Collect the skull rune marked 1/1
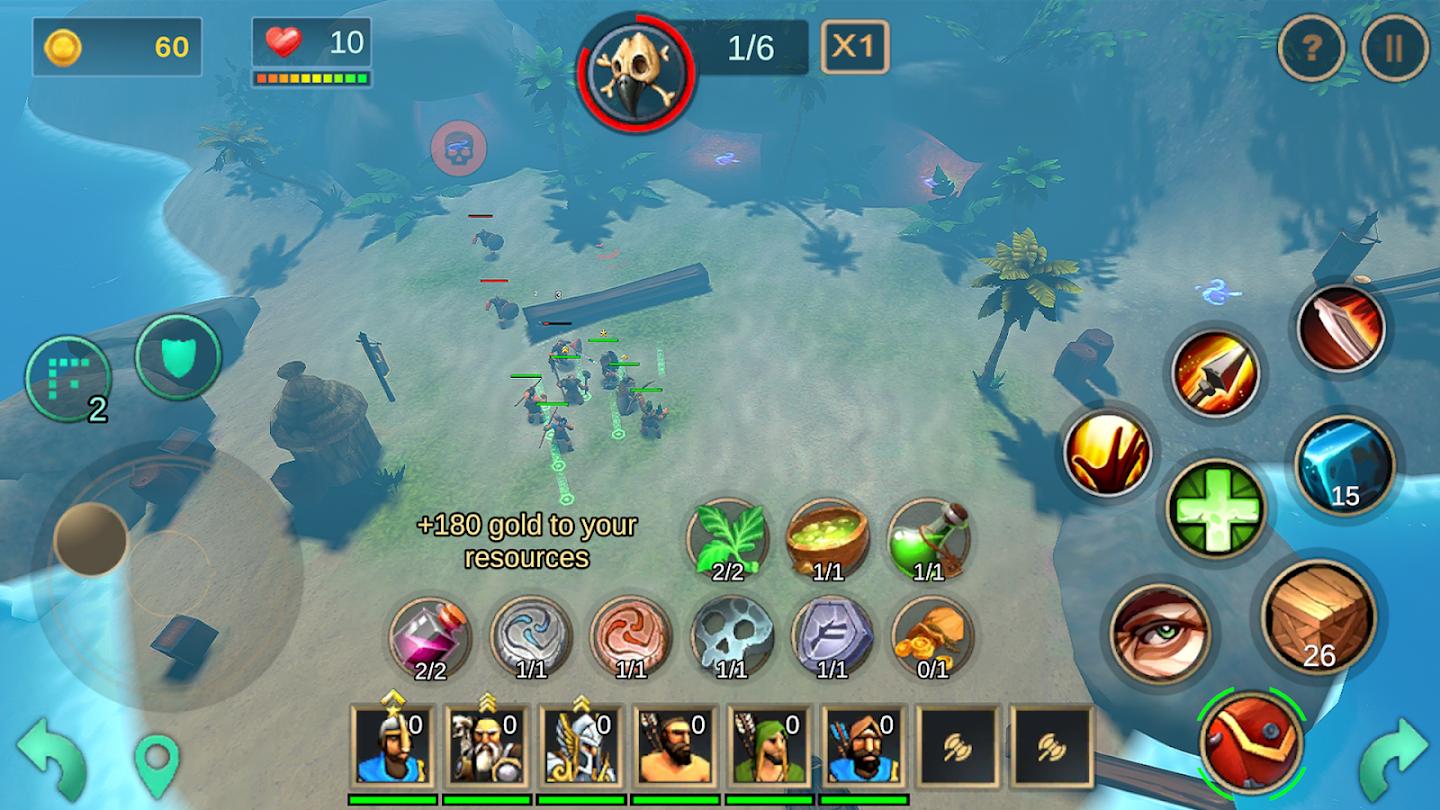The width and height of the screenshot is (1440, 810). [736, 634]
